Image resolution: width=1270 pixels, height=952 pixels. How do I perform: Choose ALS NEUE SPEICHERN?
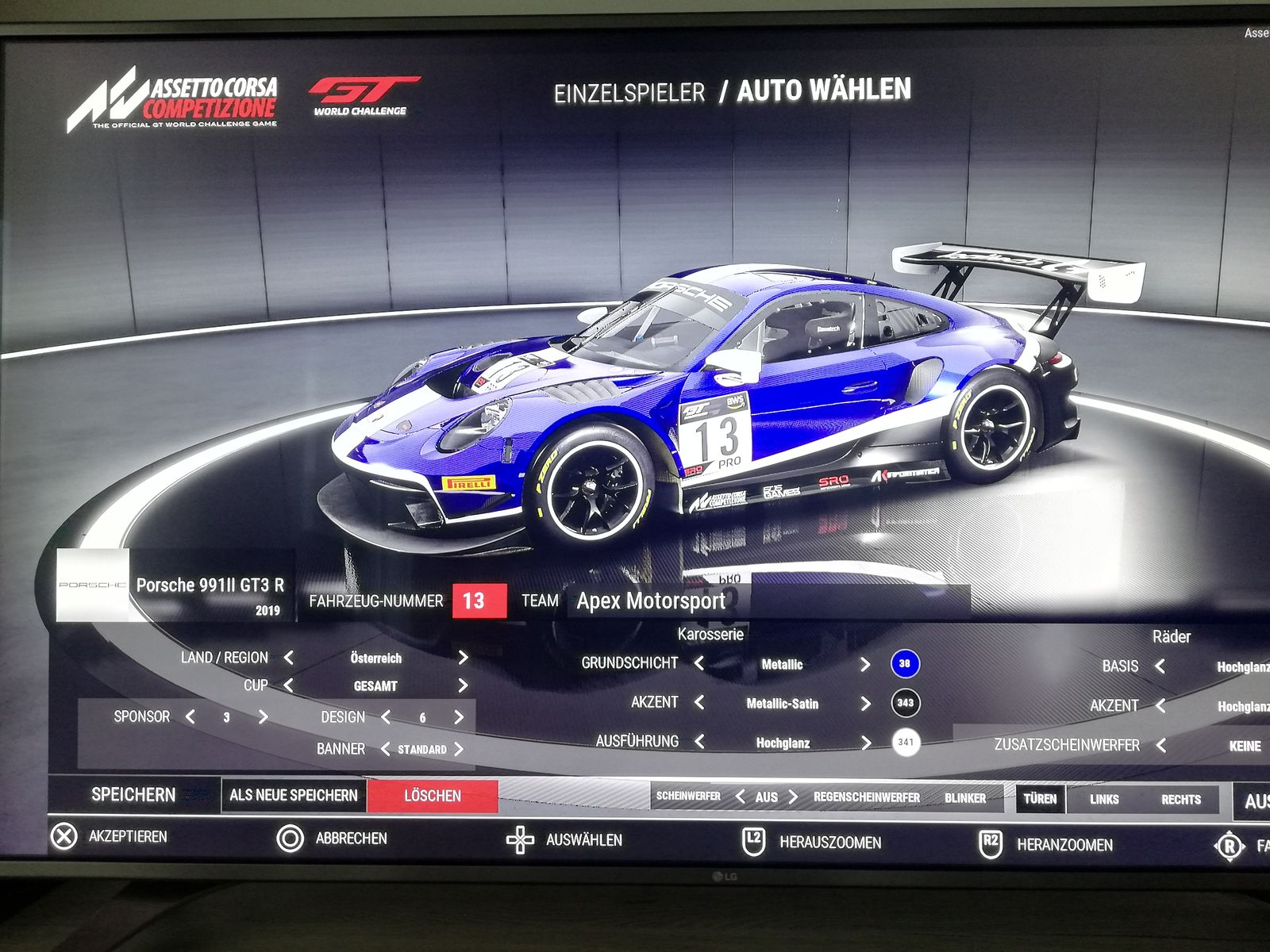point(294,795)
